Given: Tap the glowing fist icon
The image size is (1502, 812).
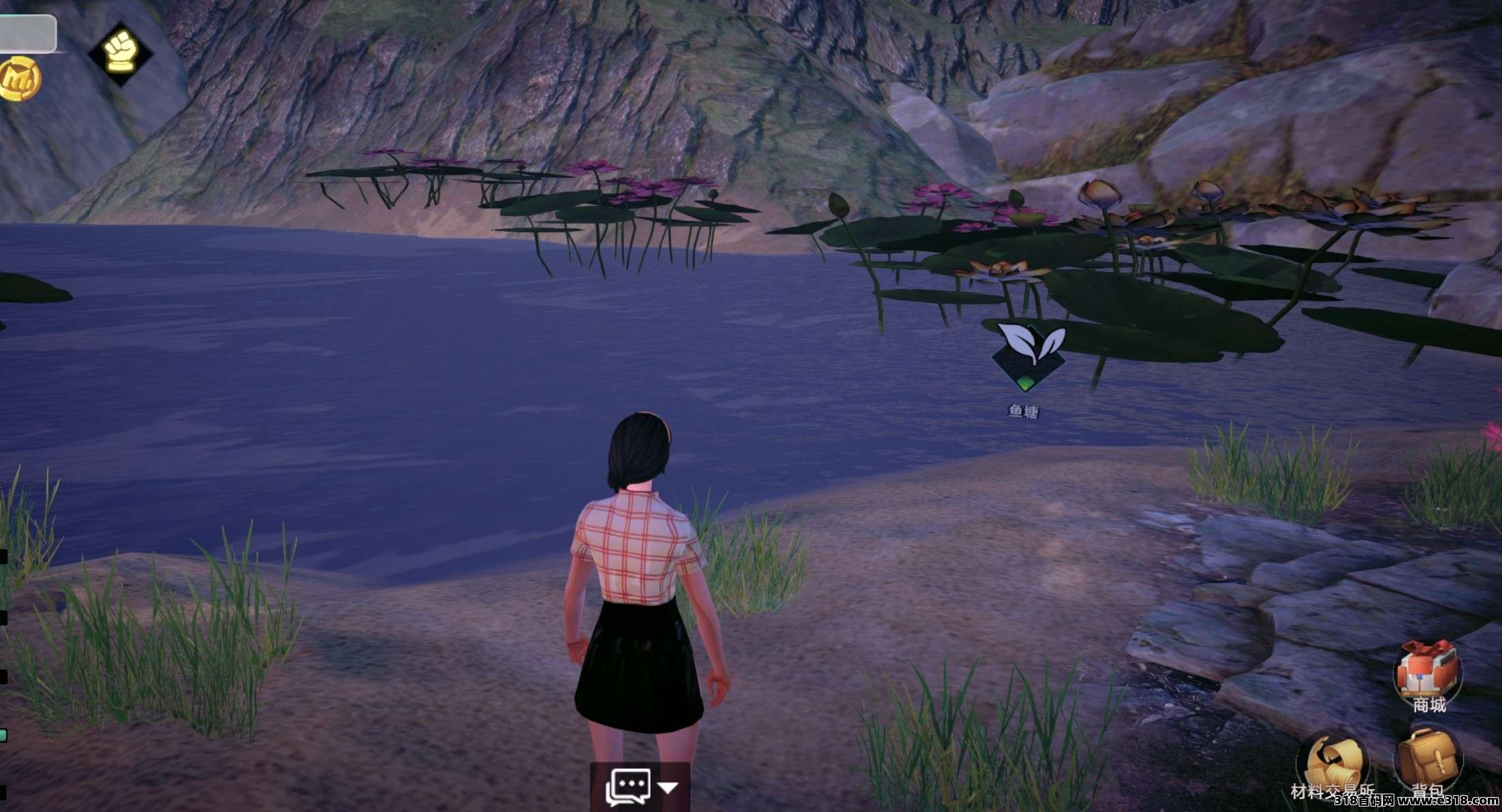Looking at the screenshot, I should click(121, 52).
